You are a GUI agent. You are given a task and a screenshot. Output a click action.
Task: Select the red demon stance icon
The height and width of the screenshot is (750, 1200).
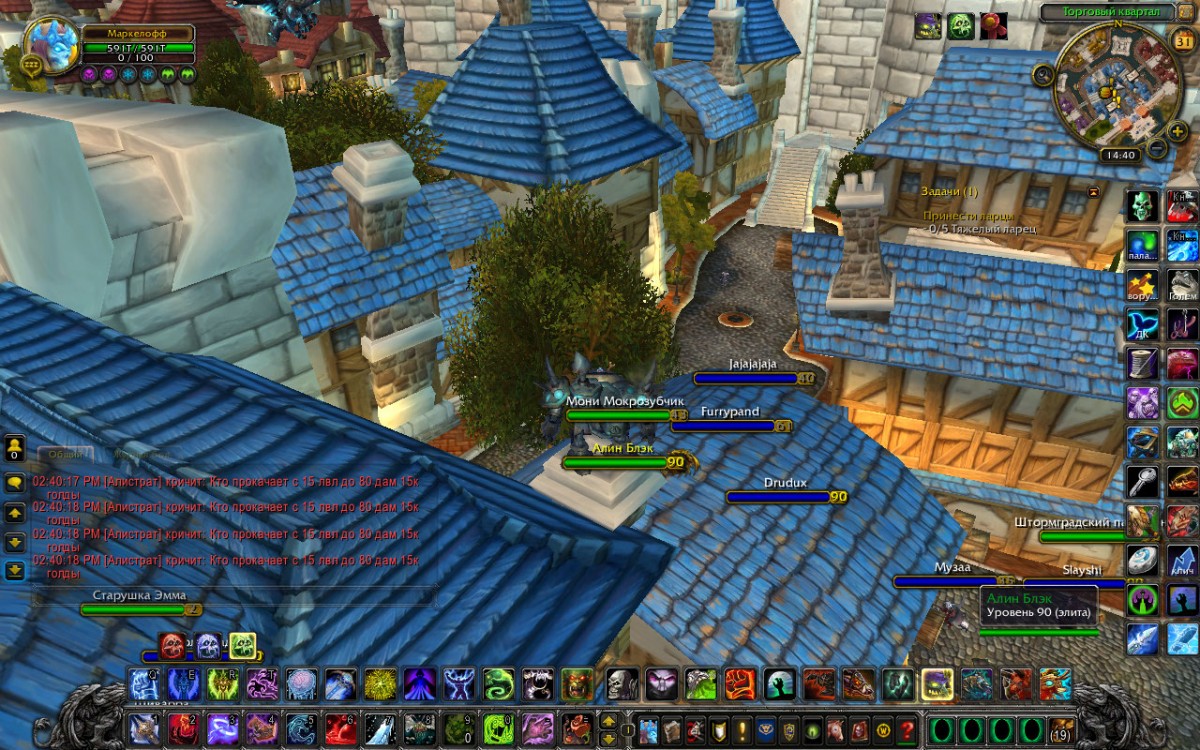point(173,646)
